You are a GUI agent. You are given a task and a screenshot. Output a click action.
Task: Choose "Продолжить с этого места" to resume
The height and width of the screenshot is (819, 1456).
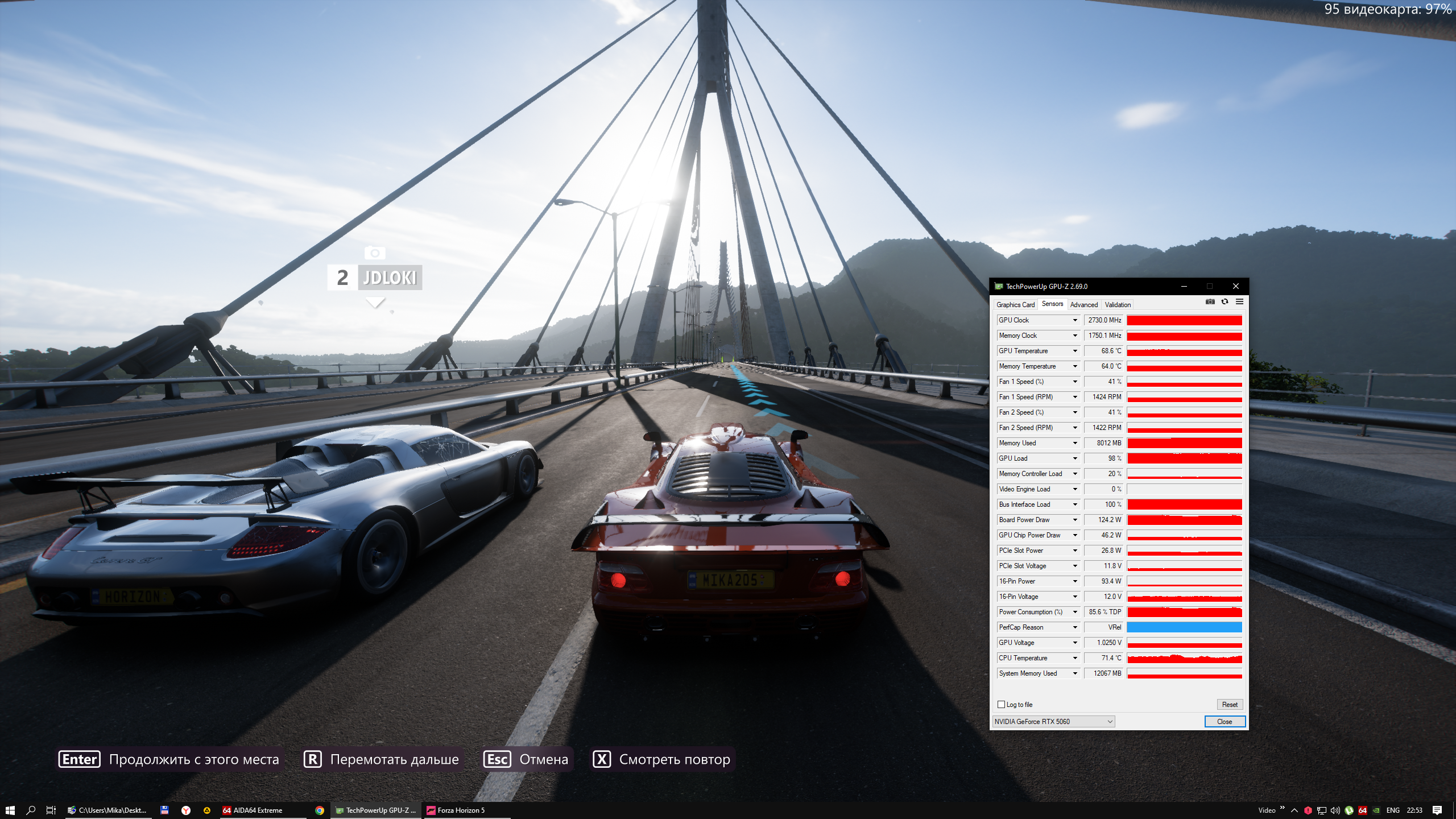coord(169,759)
